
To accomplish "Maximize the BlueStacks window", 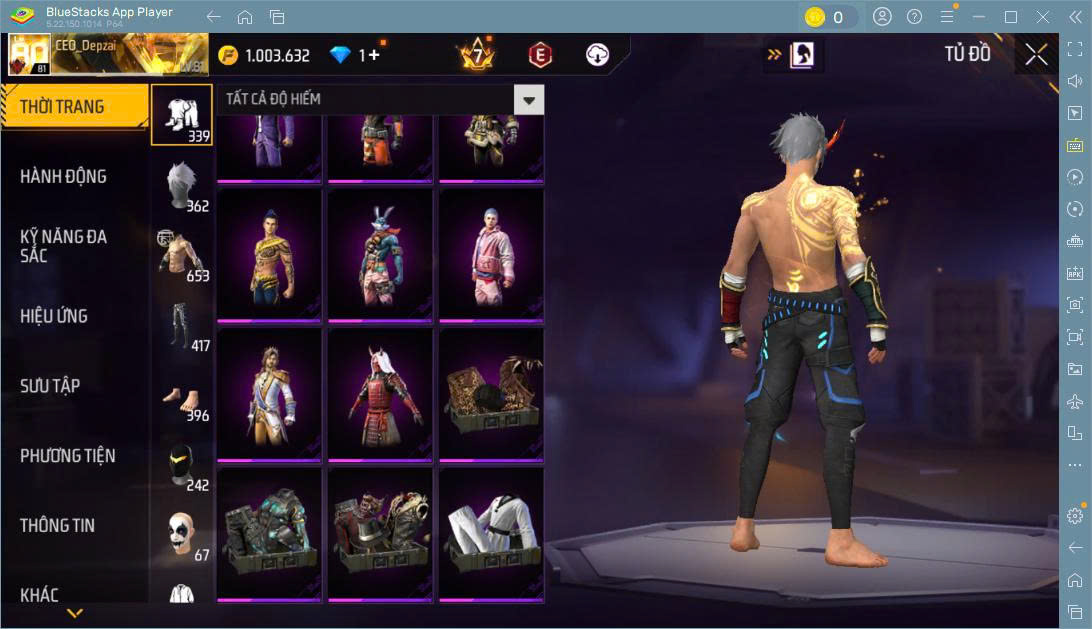I will (x=1011, y=17).
